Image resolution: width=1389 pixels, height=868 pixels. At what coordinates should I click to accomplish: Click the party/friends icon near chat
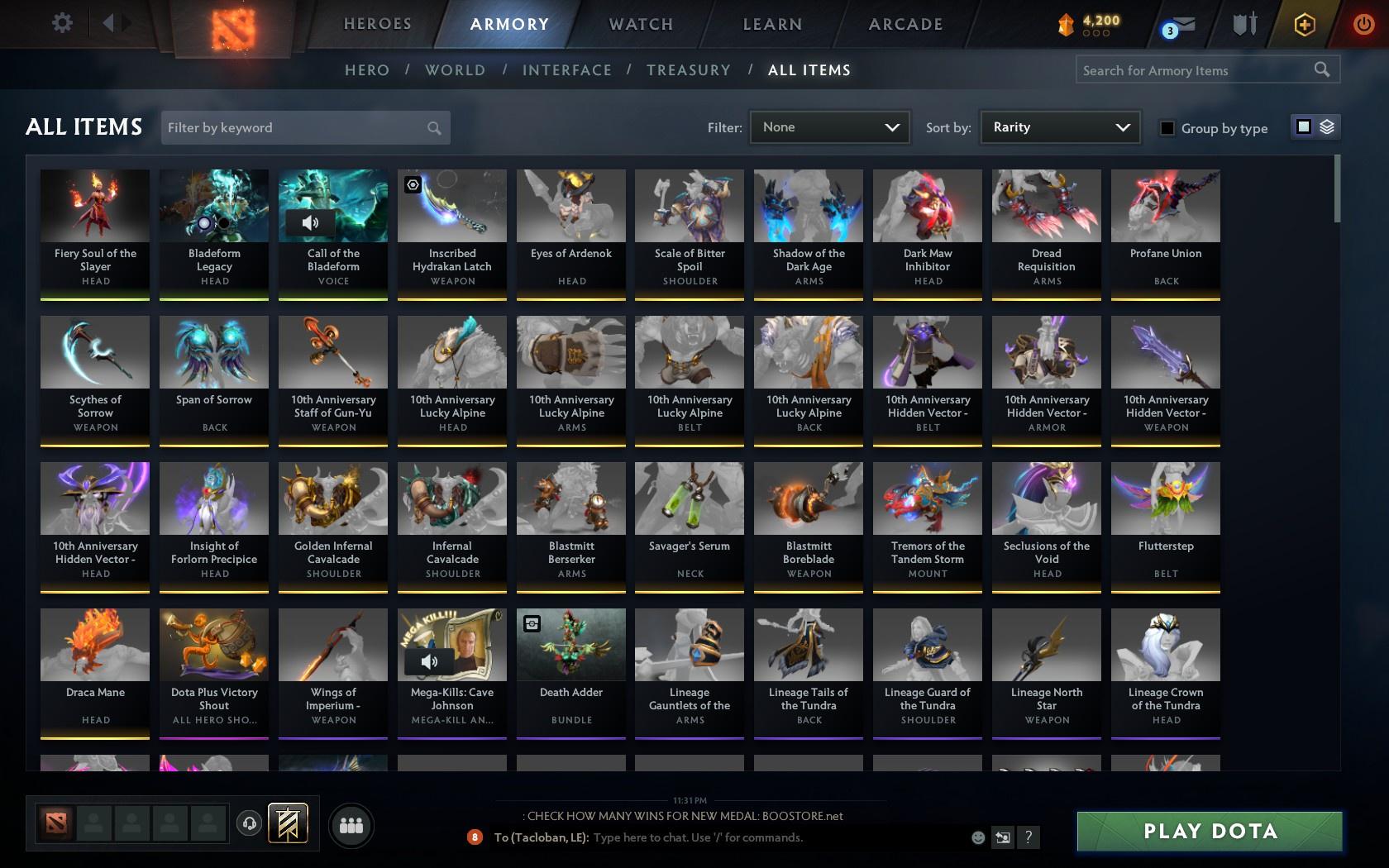[351, 824]
